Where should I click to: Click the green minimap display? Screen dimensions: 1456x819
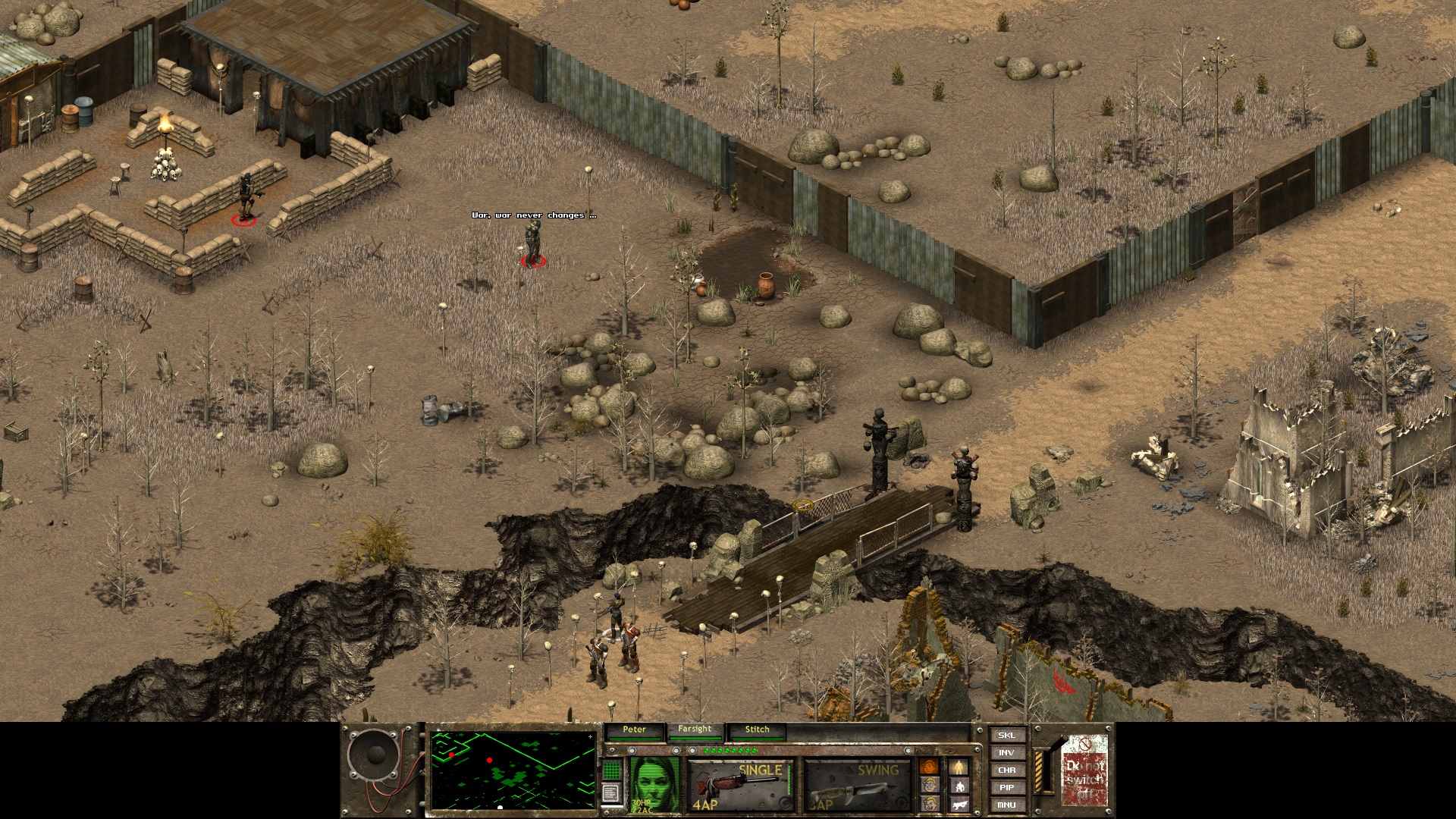click(513, 770)
